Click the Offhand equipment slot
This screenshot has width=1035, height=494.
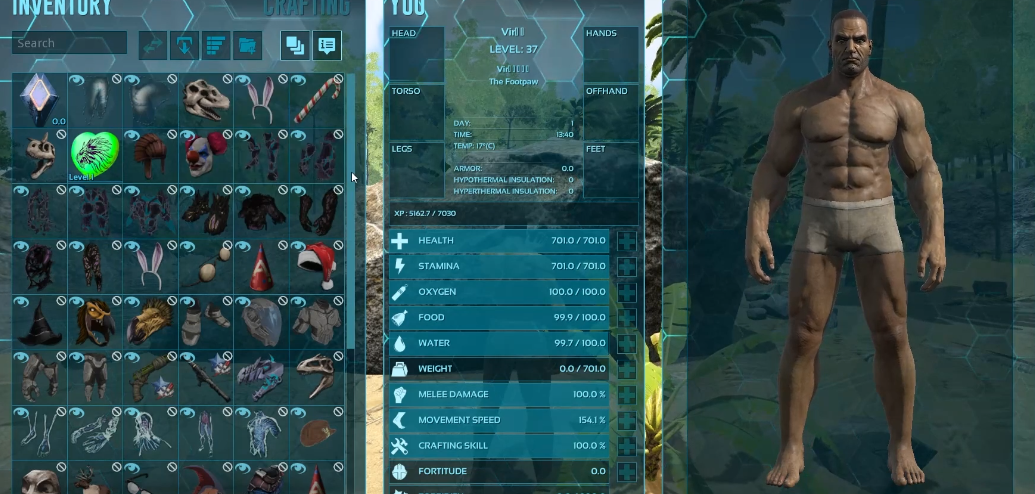click(611, 112)
